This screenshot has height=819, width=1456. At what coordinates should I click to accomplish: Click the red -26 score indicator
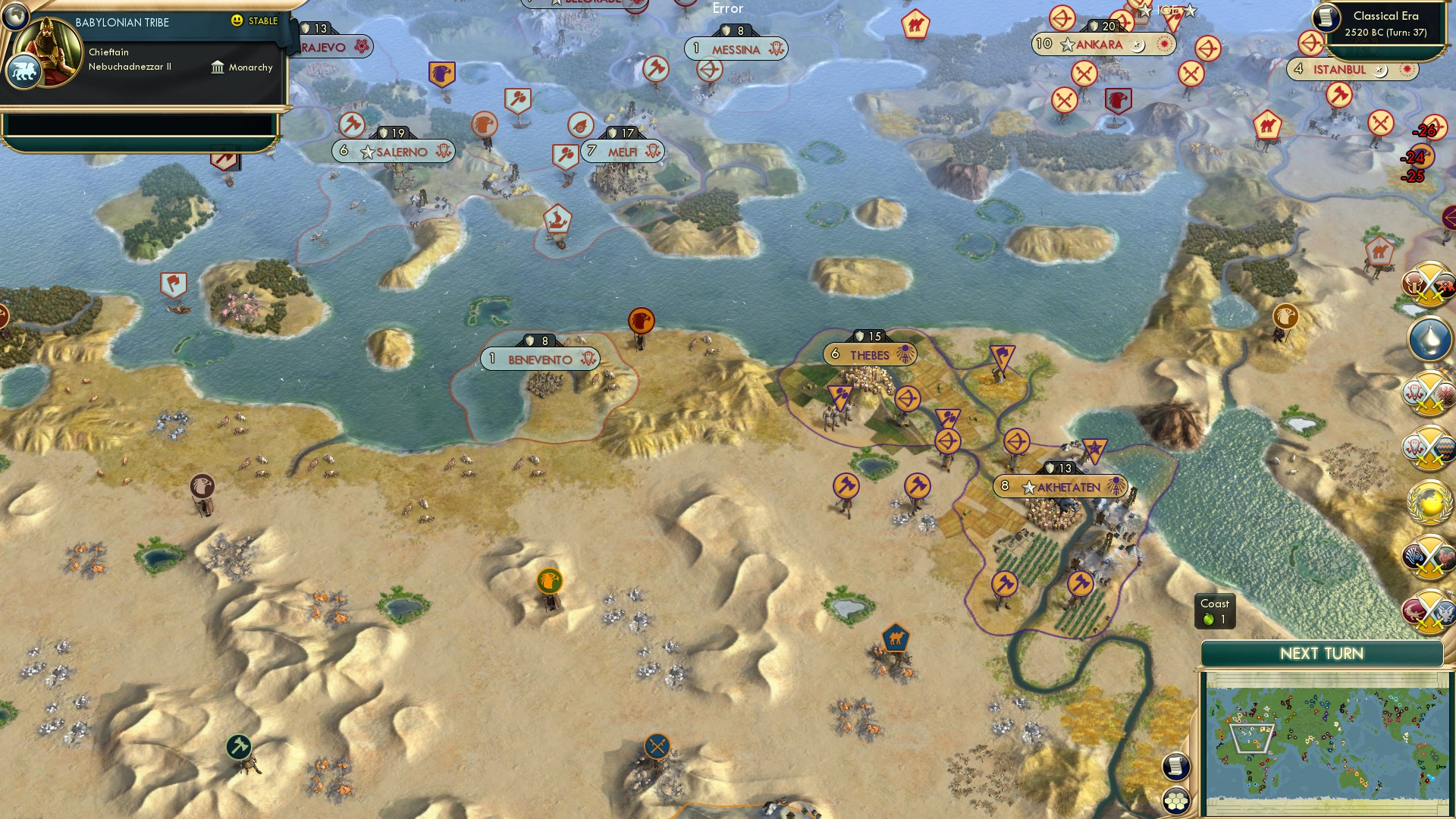point(1423,130)
